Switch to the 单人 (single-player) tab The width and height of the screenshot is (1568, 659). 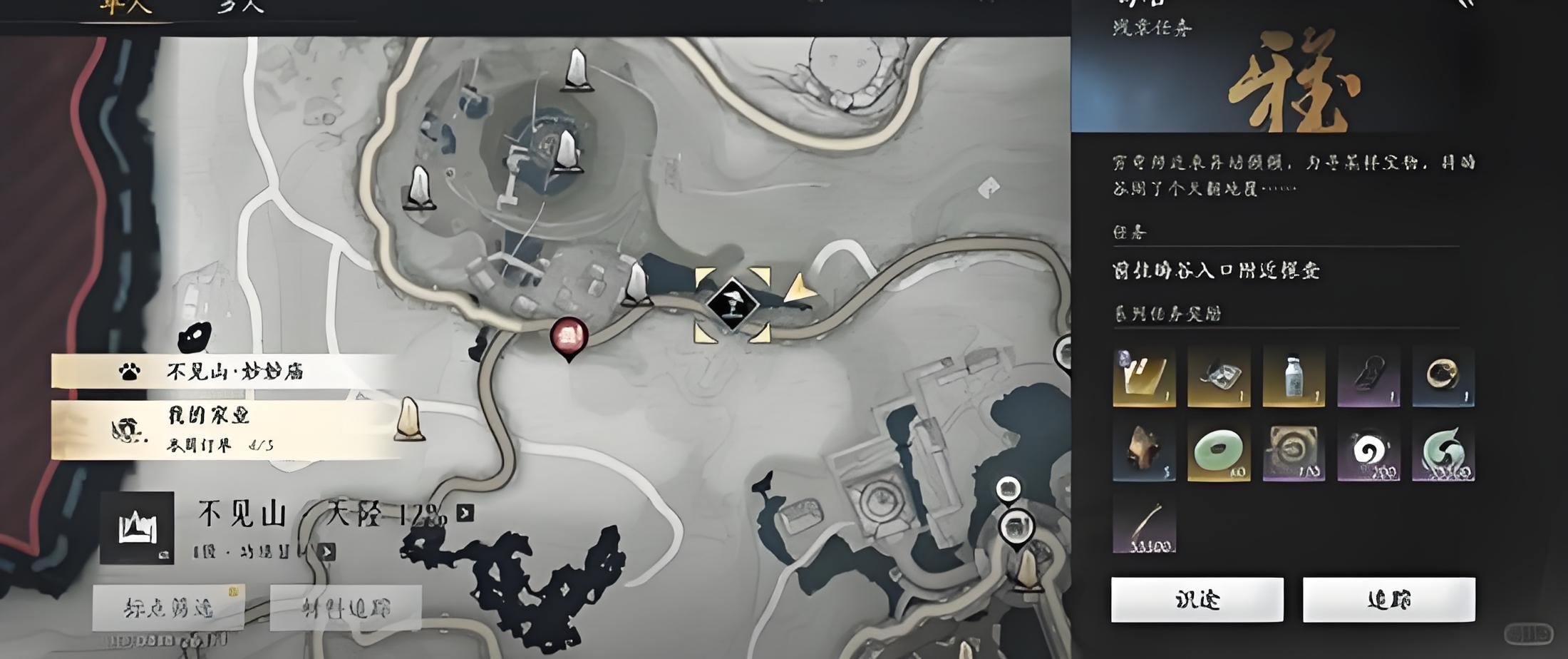(125, 9)
